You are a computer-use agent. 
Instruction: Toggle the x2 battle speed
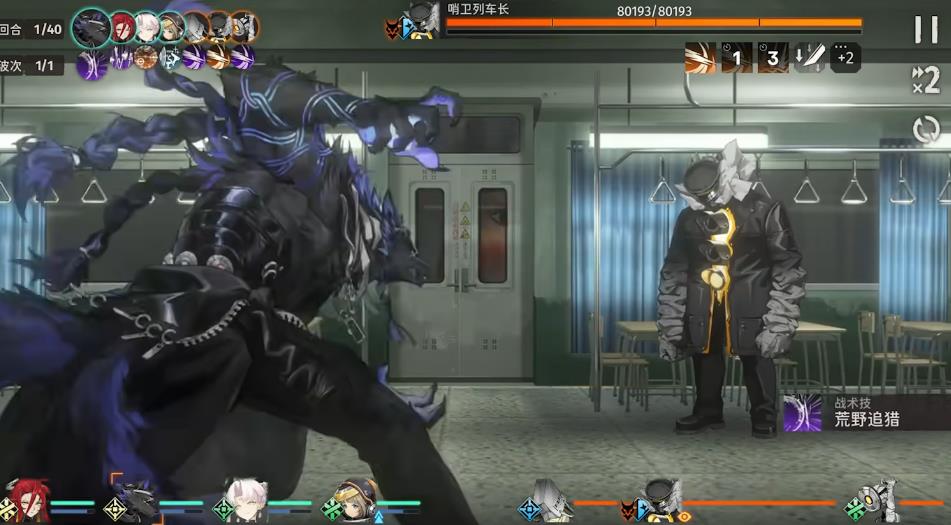pos(926,79)
